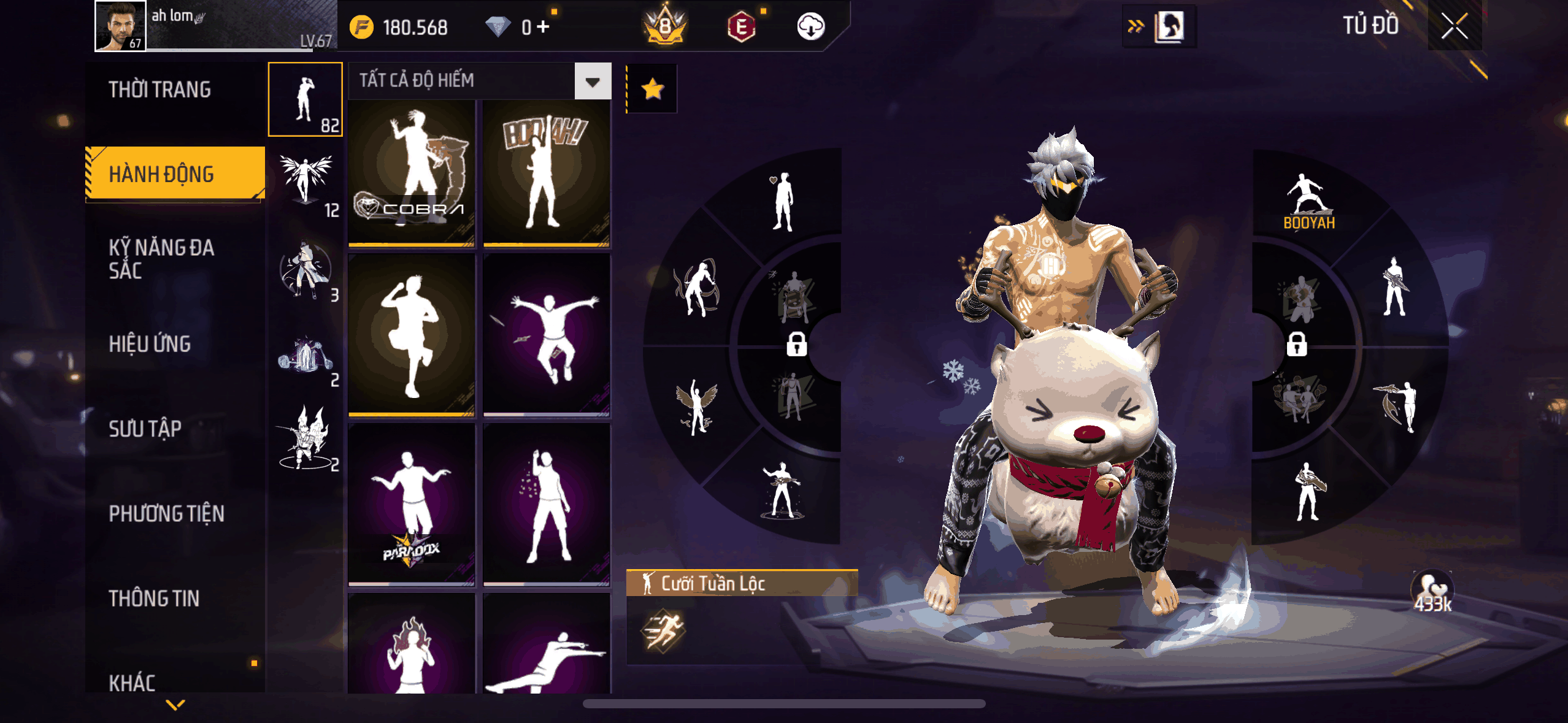The width and height of the screenshot is (1568, 723).
Task: Select the emote subcategory showing 82
Action: pyautogui.click(x=305, y=99)
